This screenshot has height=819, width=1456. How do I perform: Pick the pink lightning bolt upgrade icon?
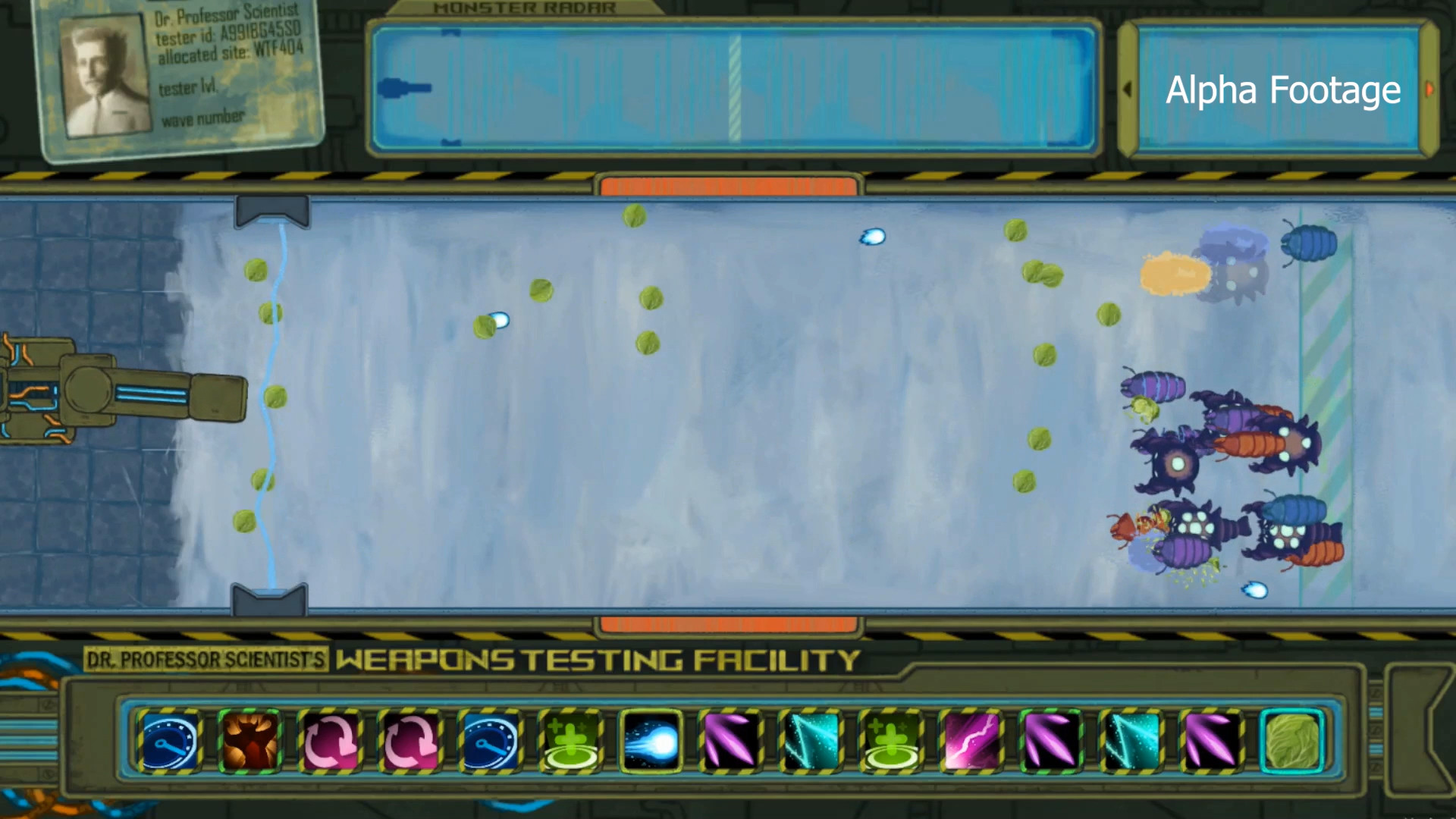(972, 739)
